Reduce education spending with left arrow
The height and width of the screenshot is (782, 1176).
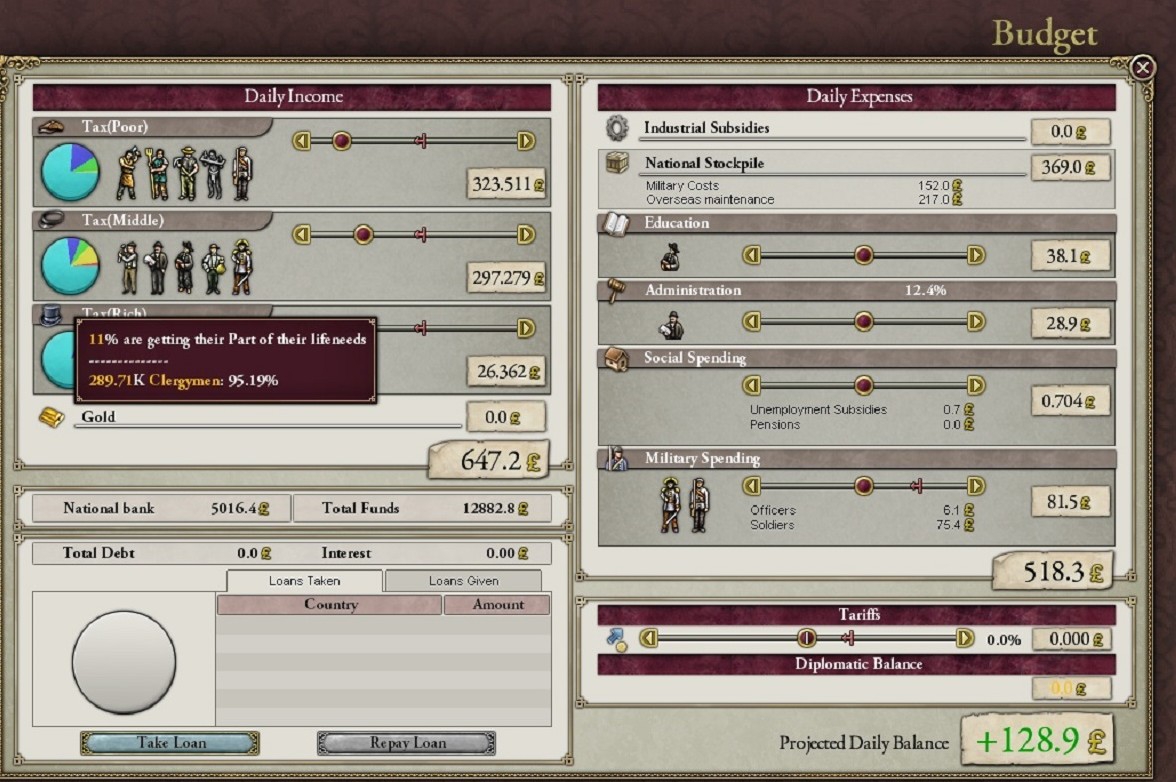point(752,255)
